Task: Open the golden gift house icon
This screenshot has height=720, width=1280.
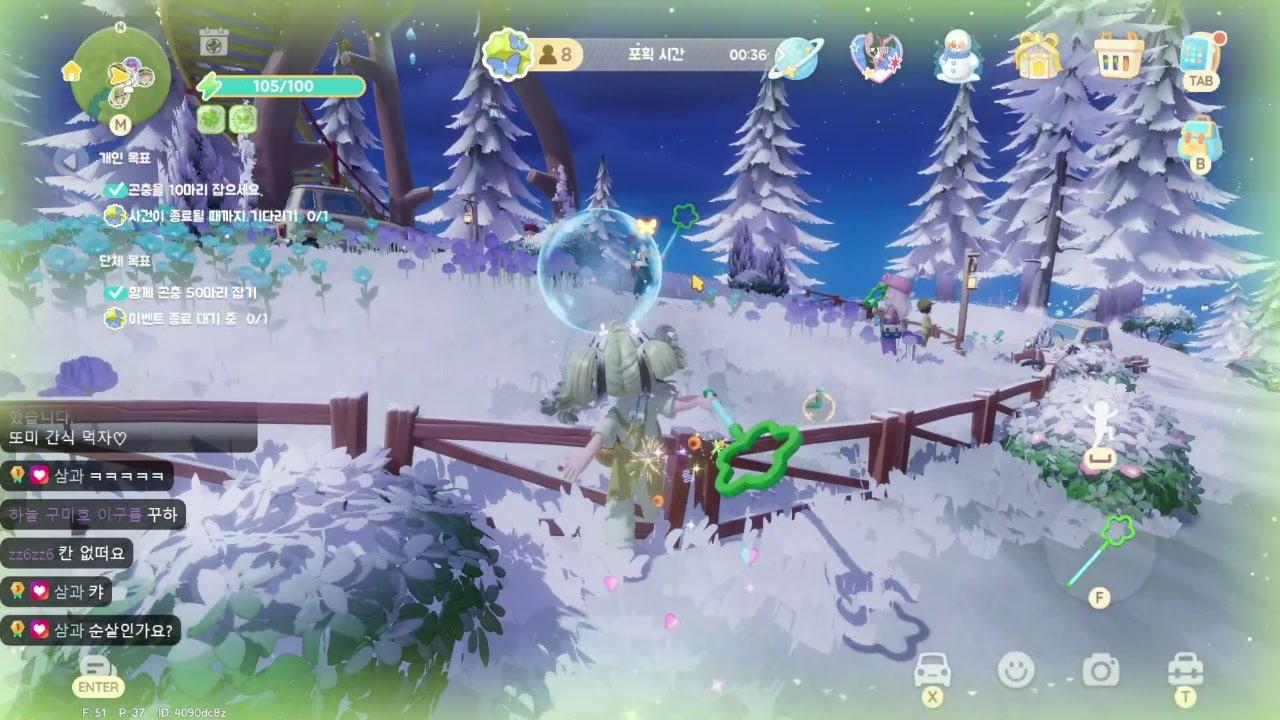Action: 1037,55
